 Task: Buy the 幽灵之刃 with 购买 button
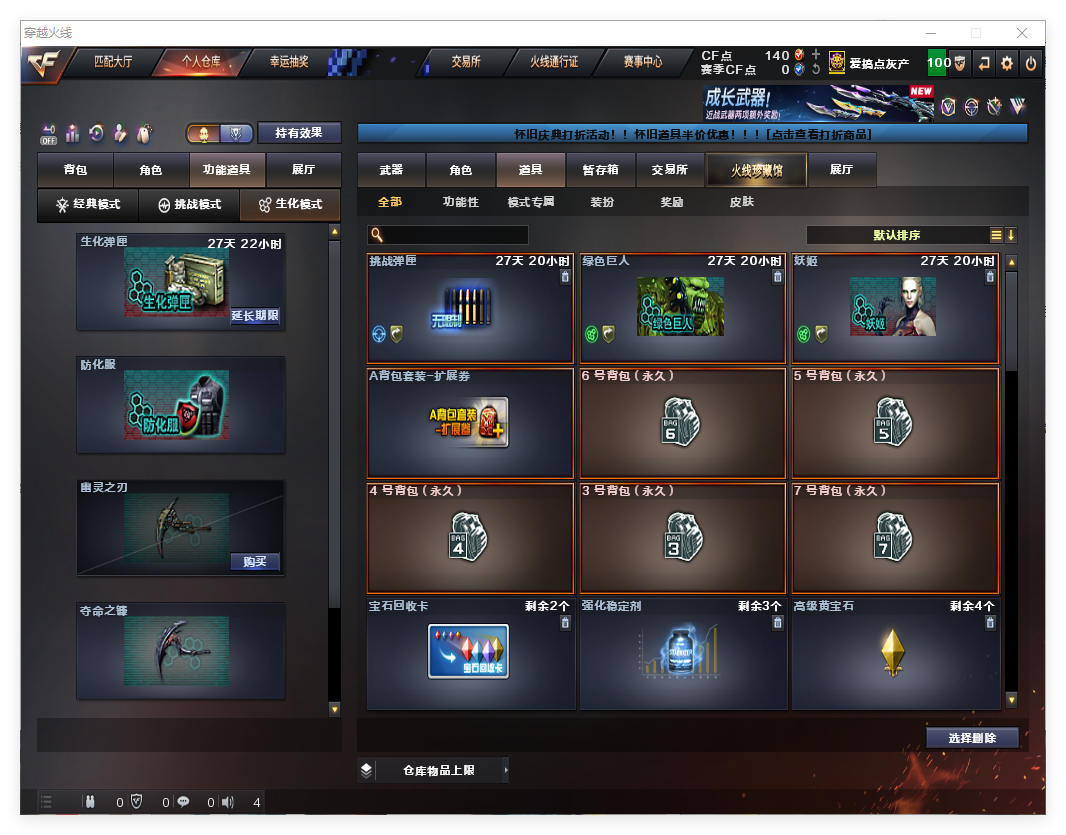point(255,561)
